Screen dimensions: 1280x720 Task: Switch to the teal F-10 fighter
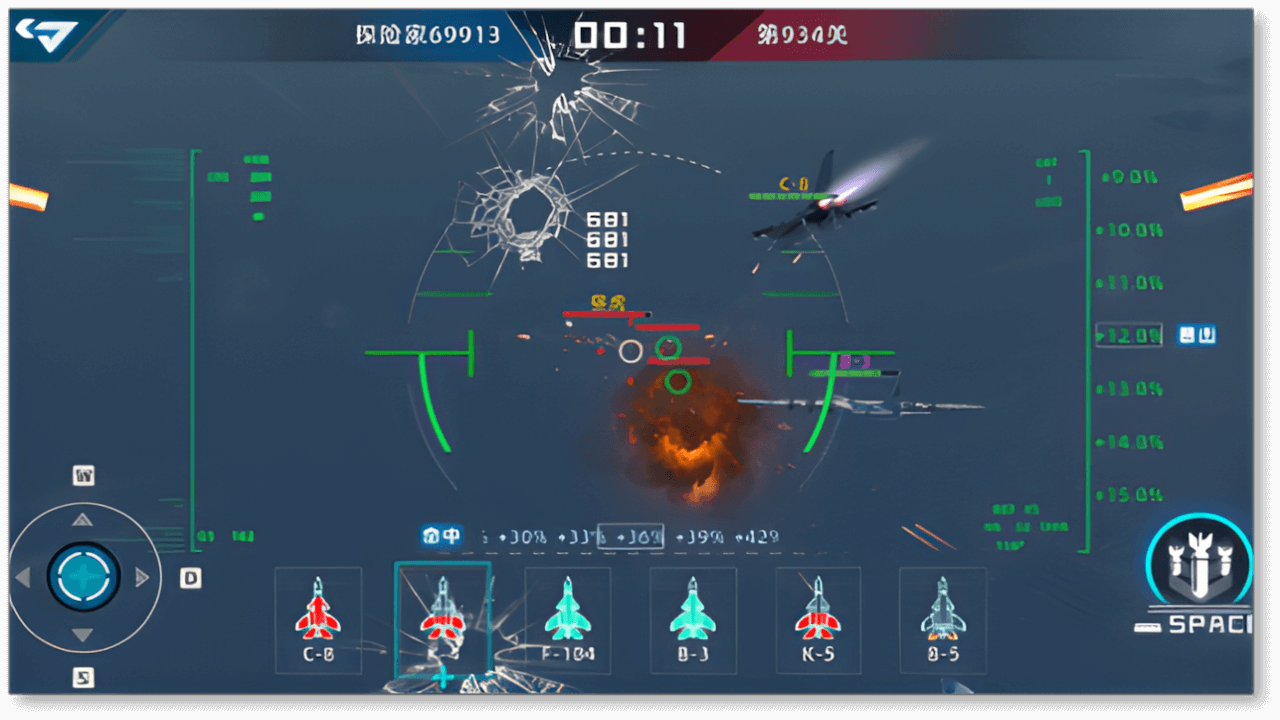[567, 619]
